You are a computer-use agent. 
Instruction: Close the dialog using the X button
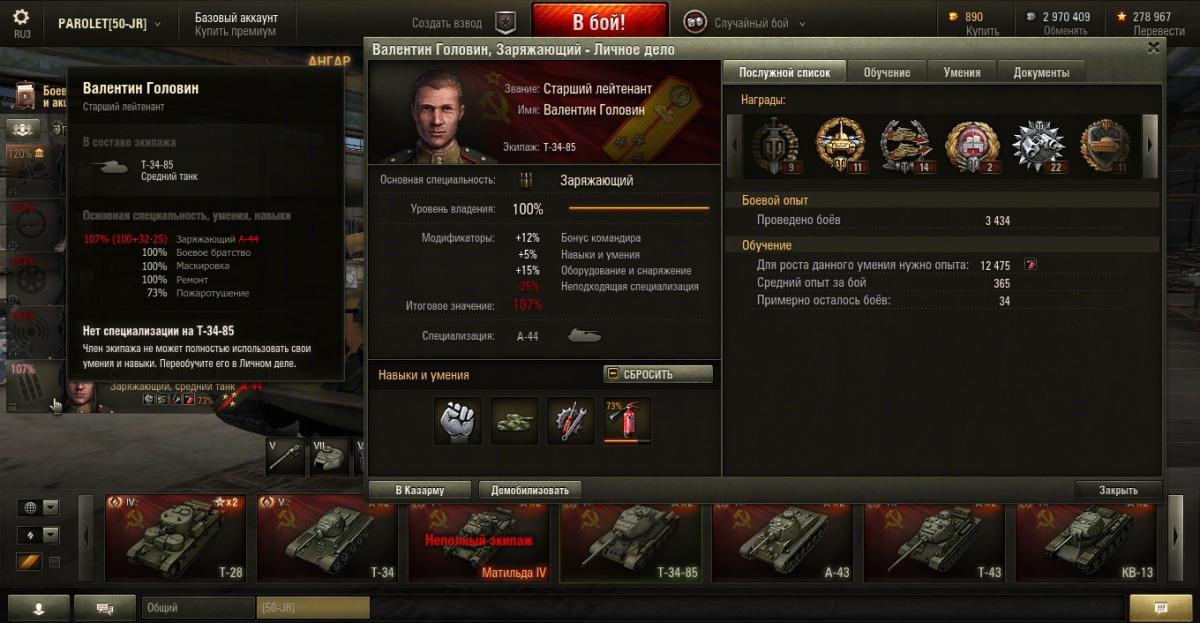pos(1153,47)
